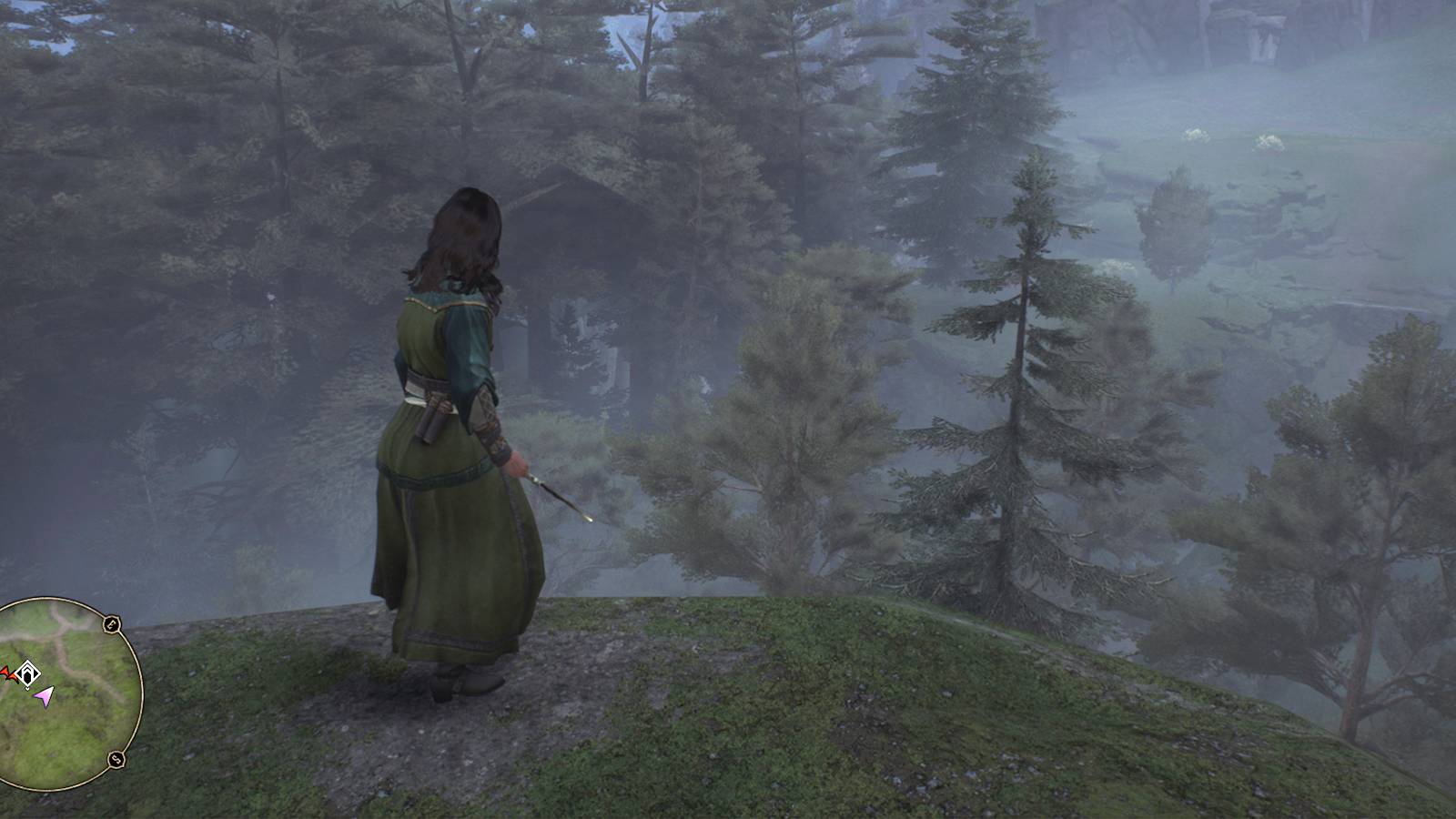The image size is (1456, 819).
Task: Click the tower symbol inside the diamond icon
Action: point(29,672)
